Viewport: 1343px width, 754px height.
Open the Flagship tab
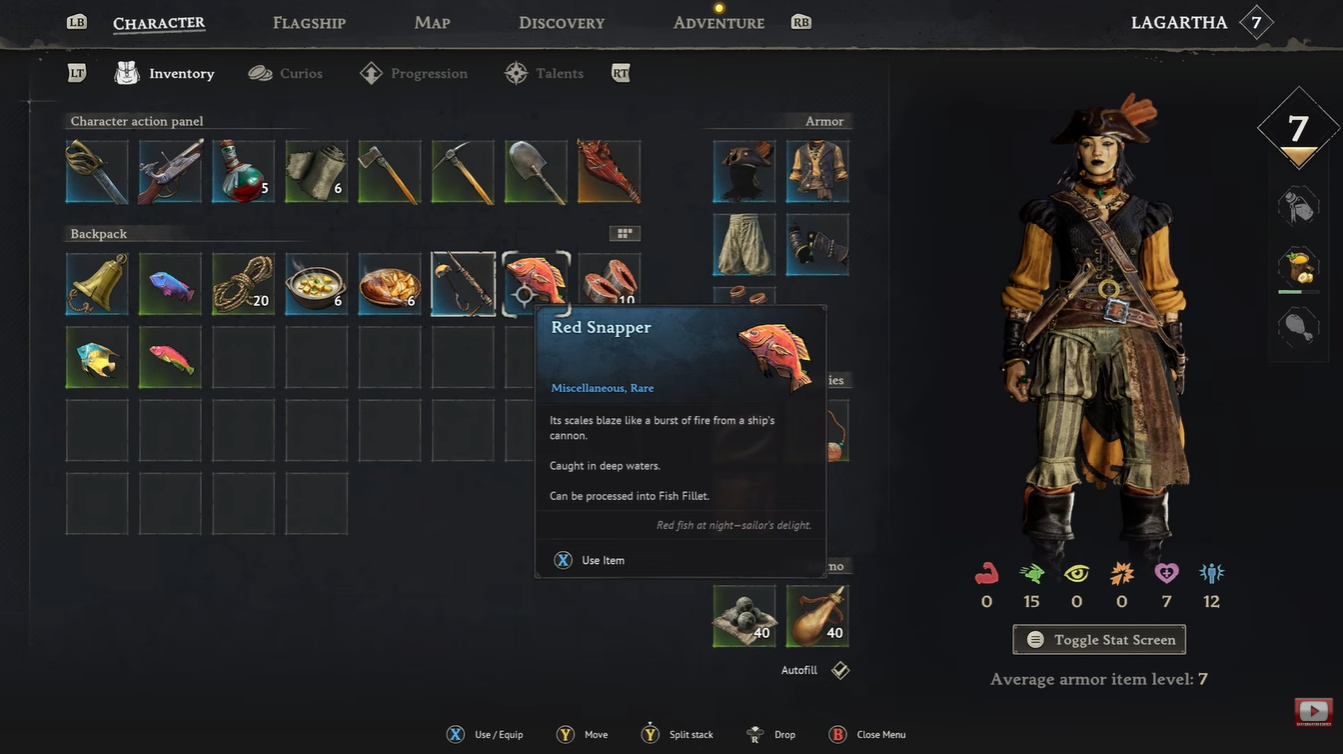tap(309, 22)
